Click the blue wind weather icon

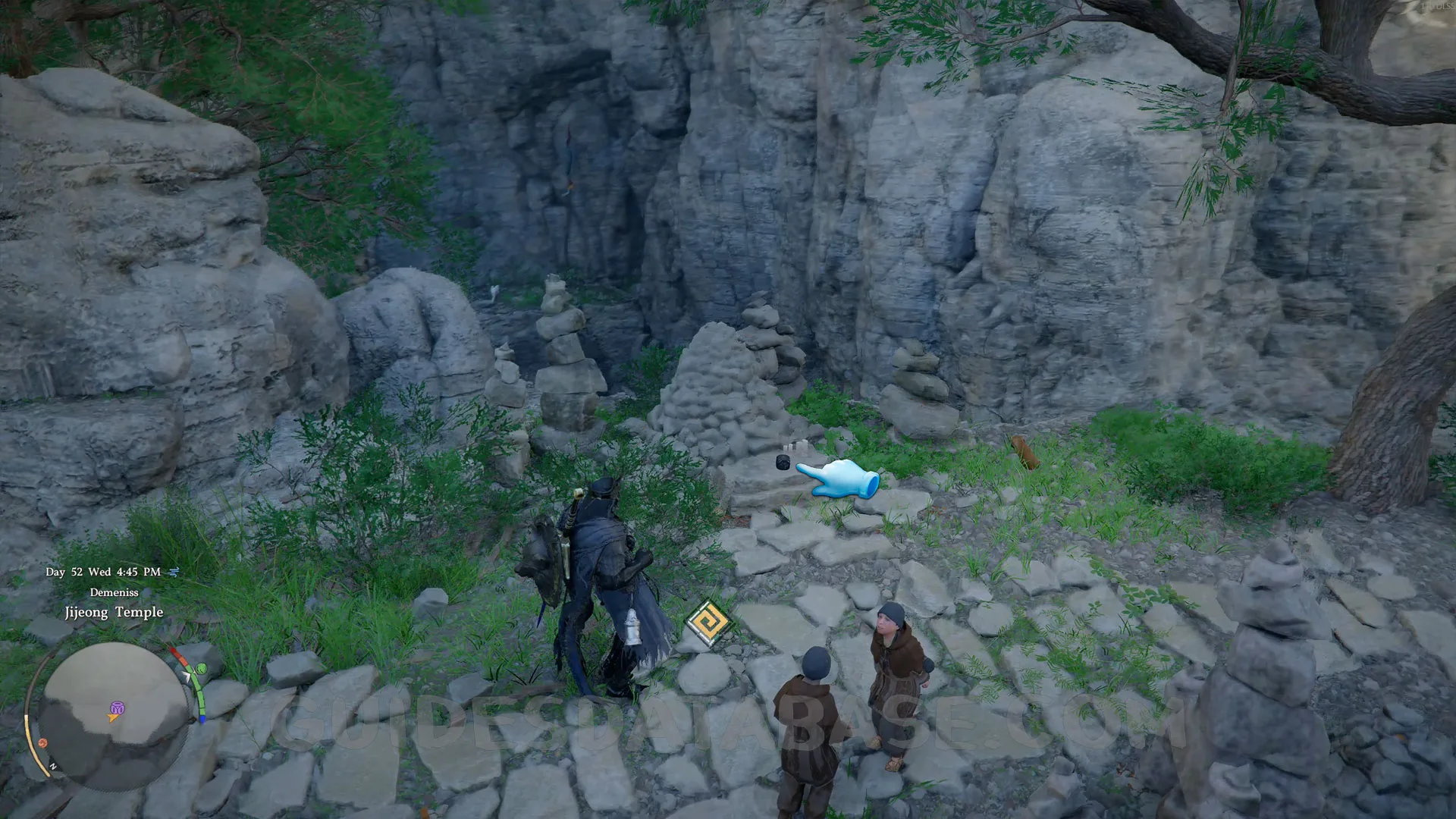click(x=174, y=572)
